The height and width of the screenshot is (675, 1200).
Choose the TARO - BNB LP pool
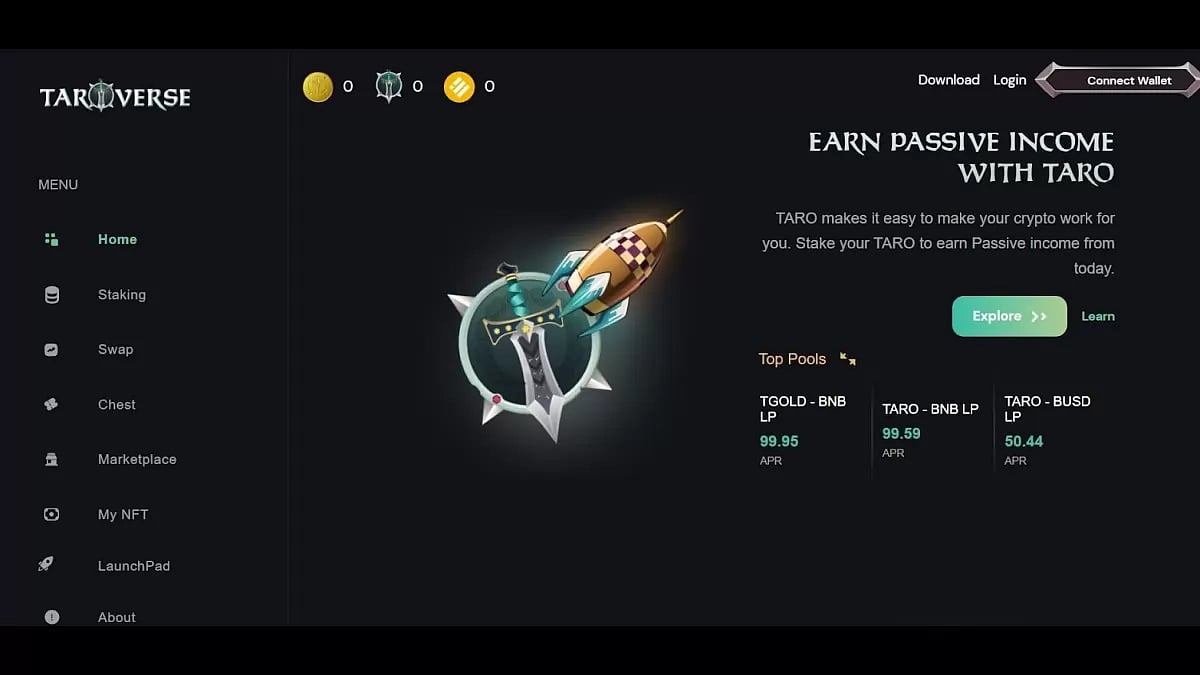point(930,409)
